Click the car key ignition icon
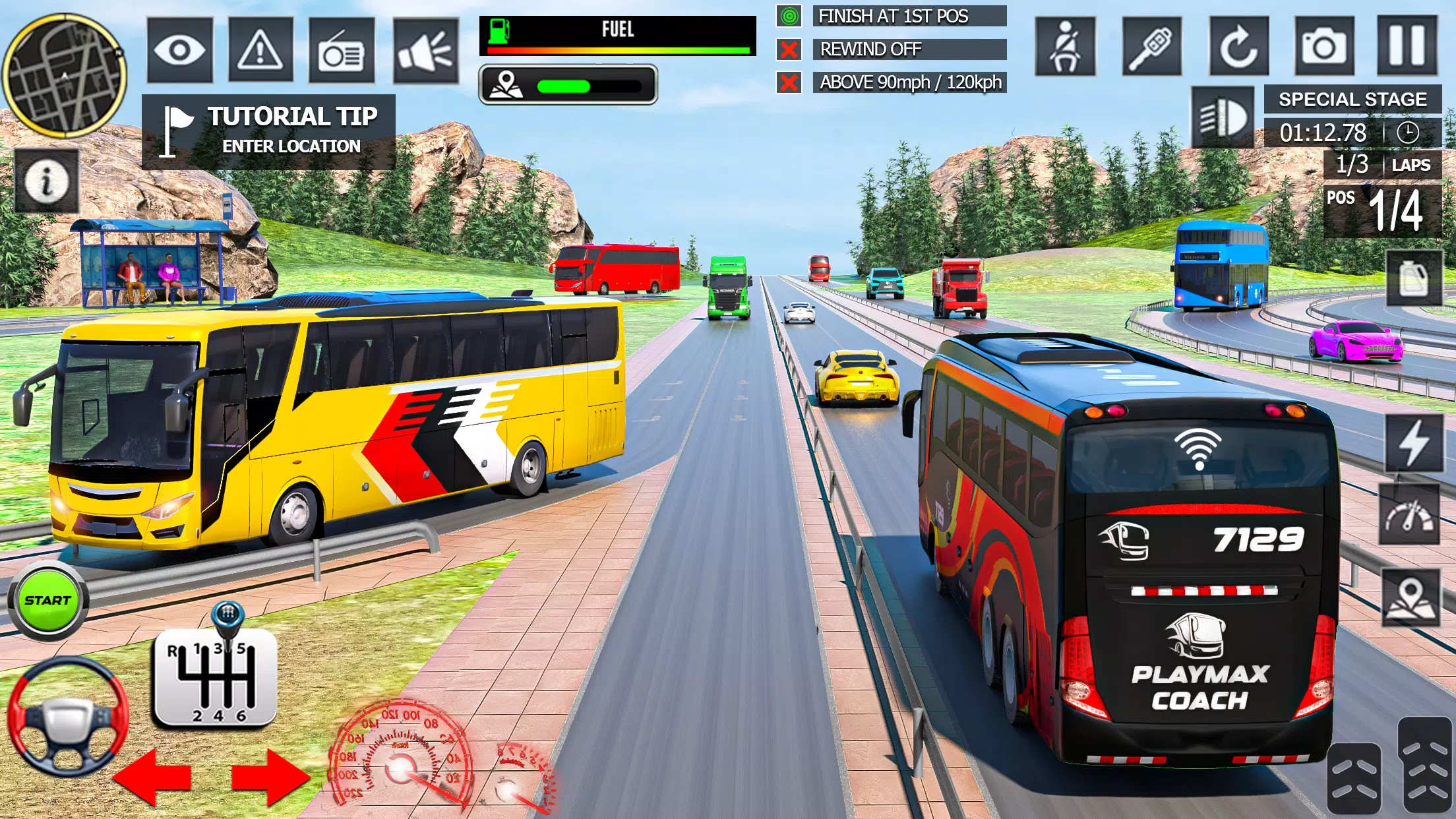Image resolution: width=1456 pixels, height=819 pixels. pos(1151,46)
